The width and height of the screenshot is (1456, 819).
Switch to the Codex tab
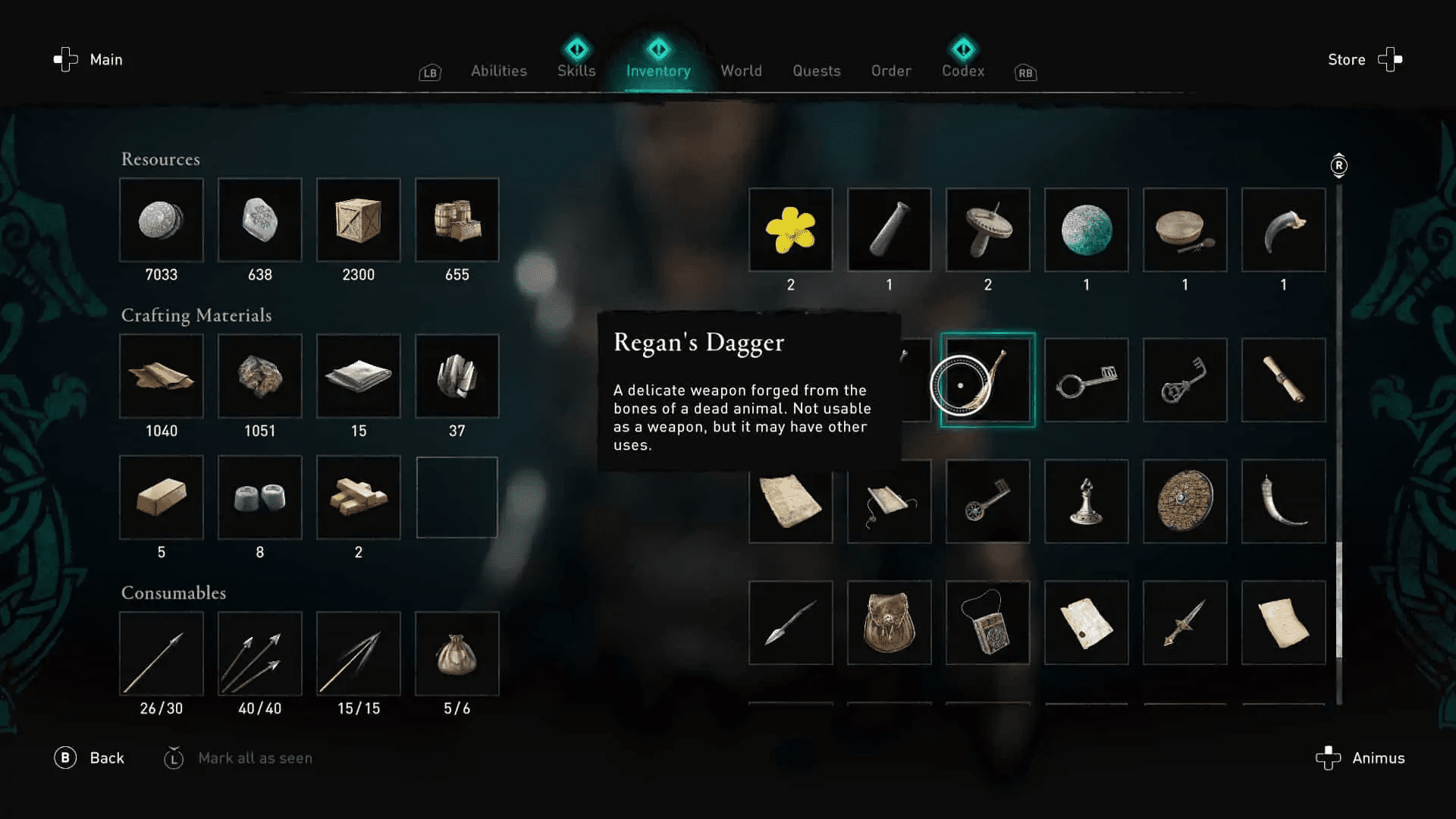pos(963,71)
